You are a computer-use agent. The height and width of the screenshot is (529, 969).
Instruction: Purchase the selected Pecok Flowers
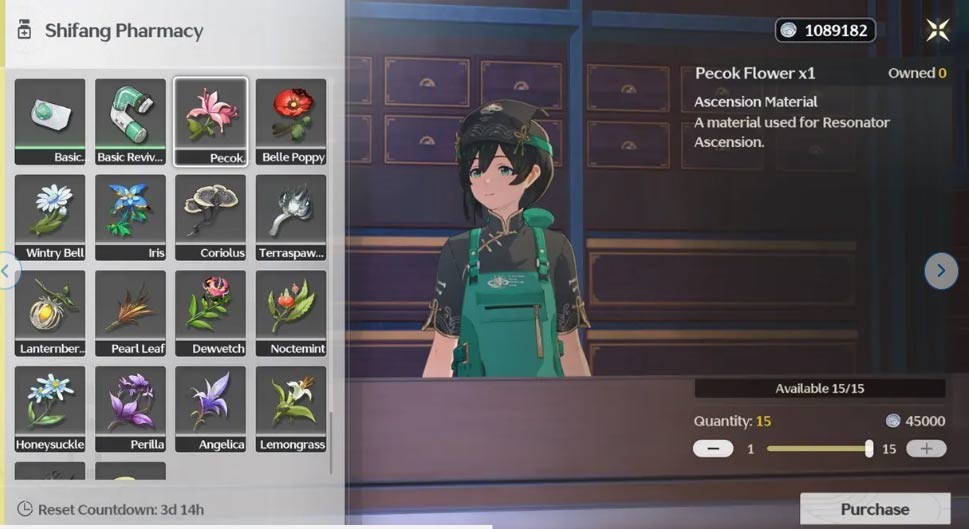click(x=874, y=509)
